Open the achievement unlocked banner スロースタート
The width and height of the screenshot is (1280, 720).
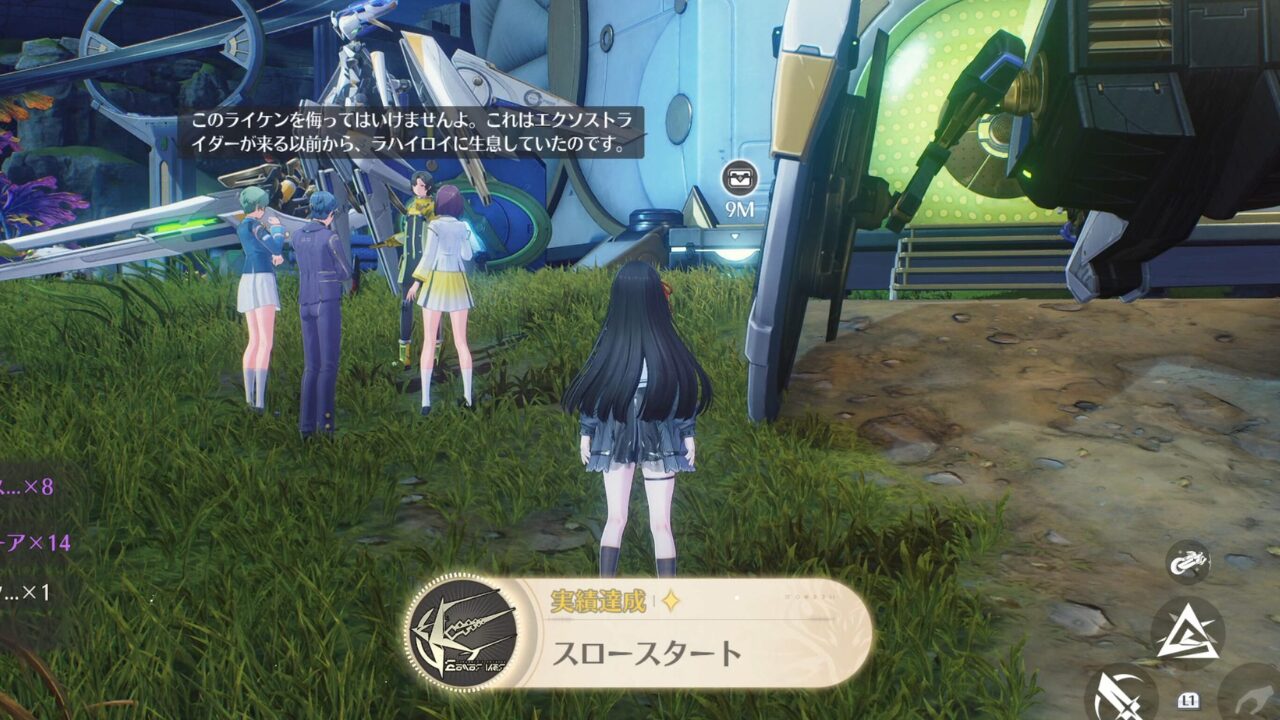tap(638, 632)
